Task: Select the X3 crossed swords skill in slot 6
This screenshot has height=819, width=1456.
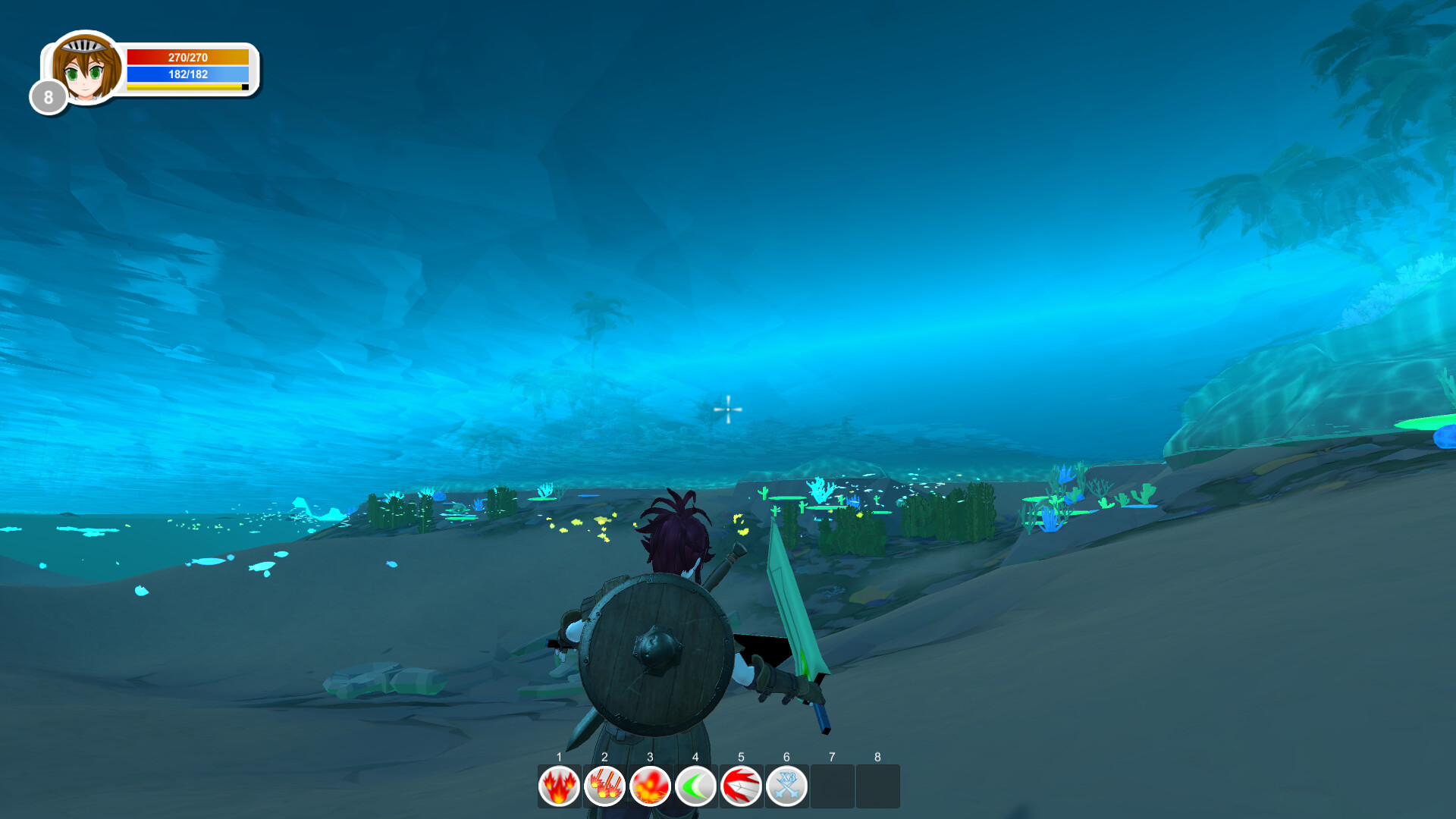Action: coord(786,786)
